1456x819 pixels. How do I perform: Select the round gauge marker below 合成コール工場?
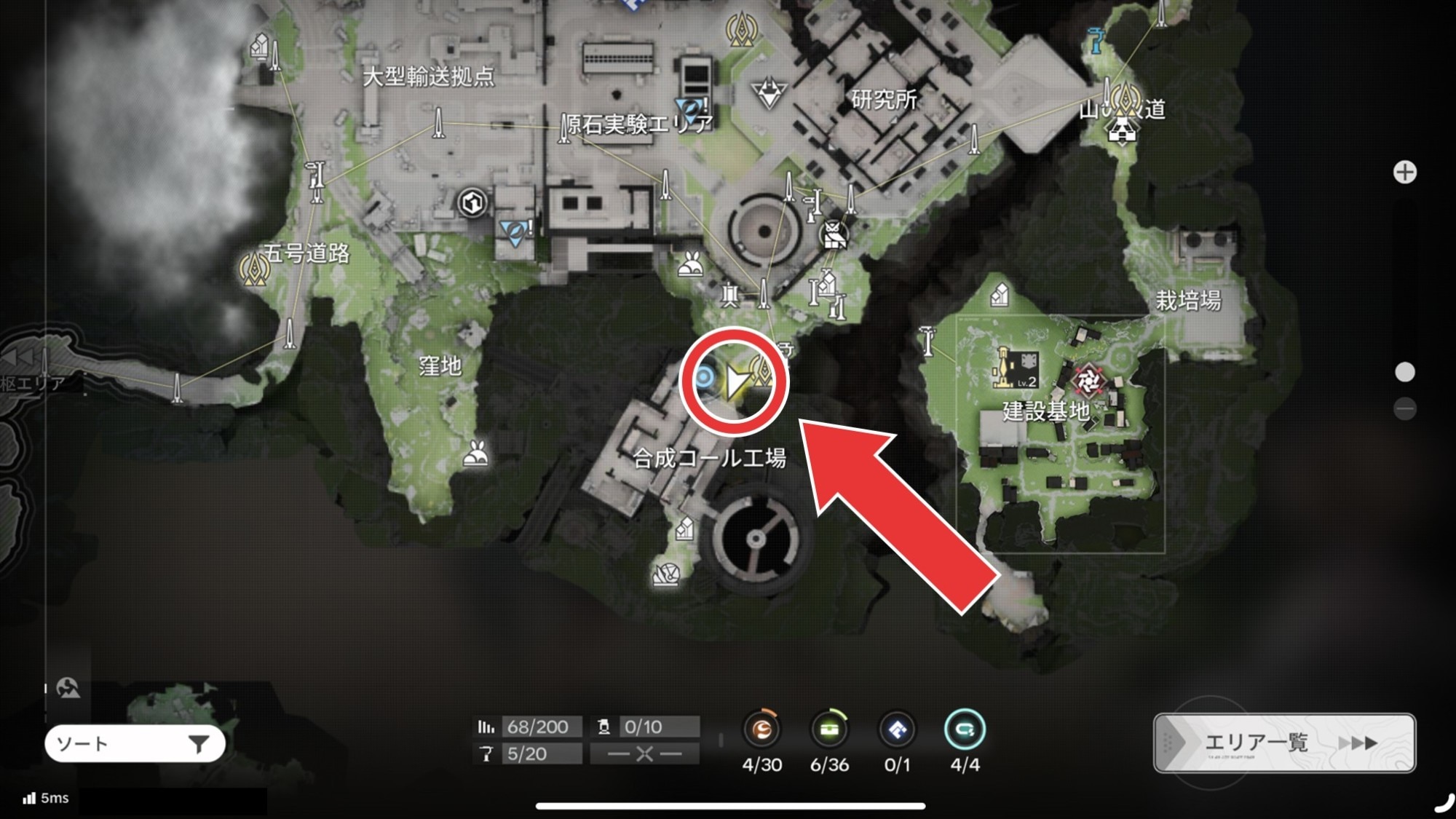tap(666, 575)
